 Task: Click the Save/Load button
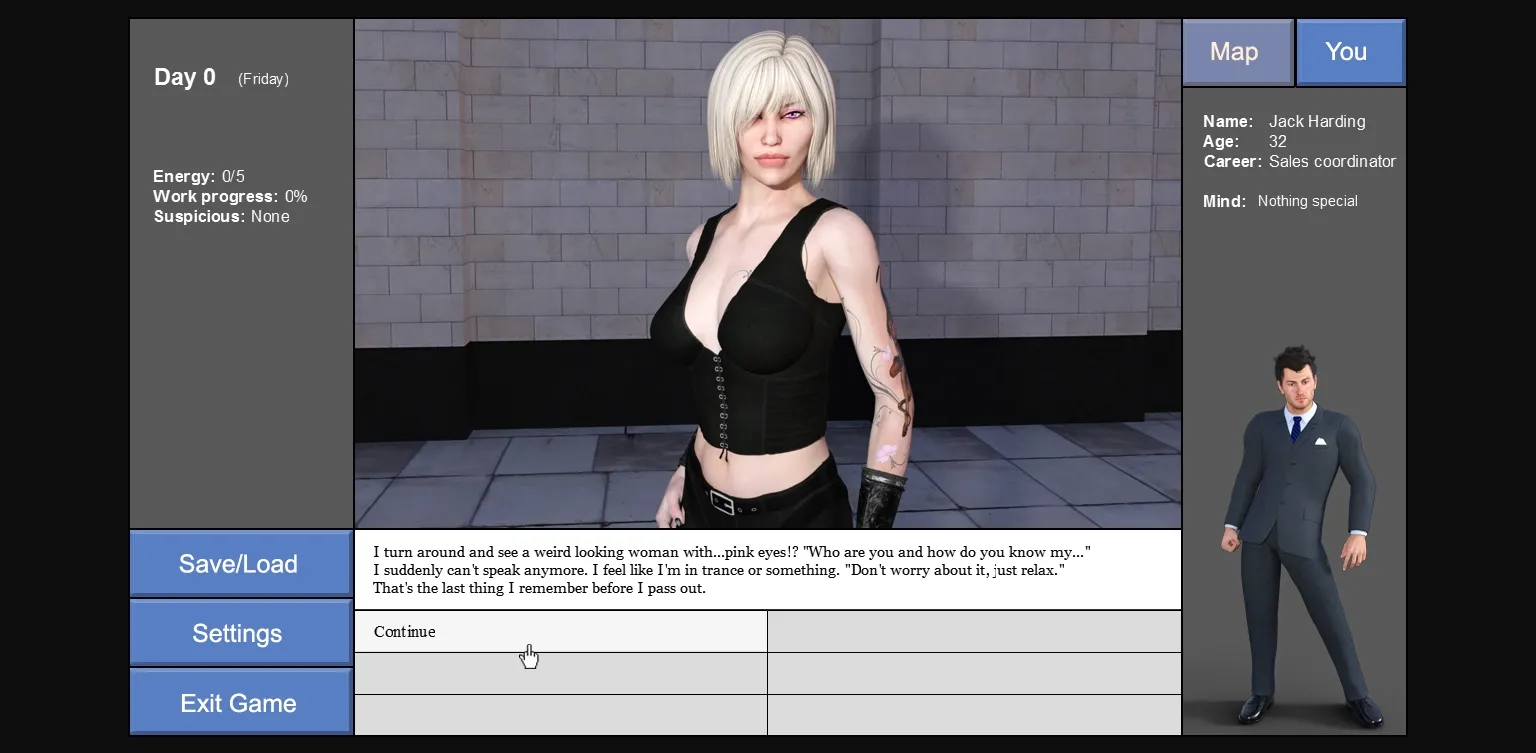pos(240,563)
